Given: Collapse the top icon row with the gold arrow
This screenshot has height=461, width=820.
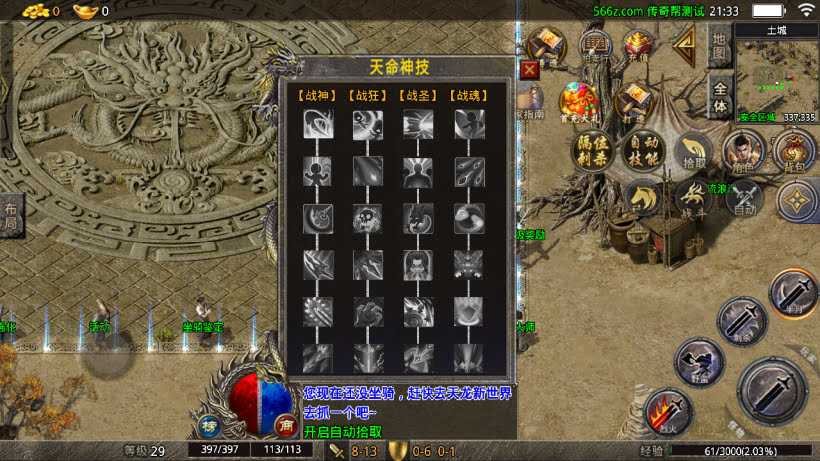Looking at the screenshot, I should click(x=685, y=43).
